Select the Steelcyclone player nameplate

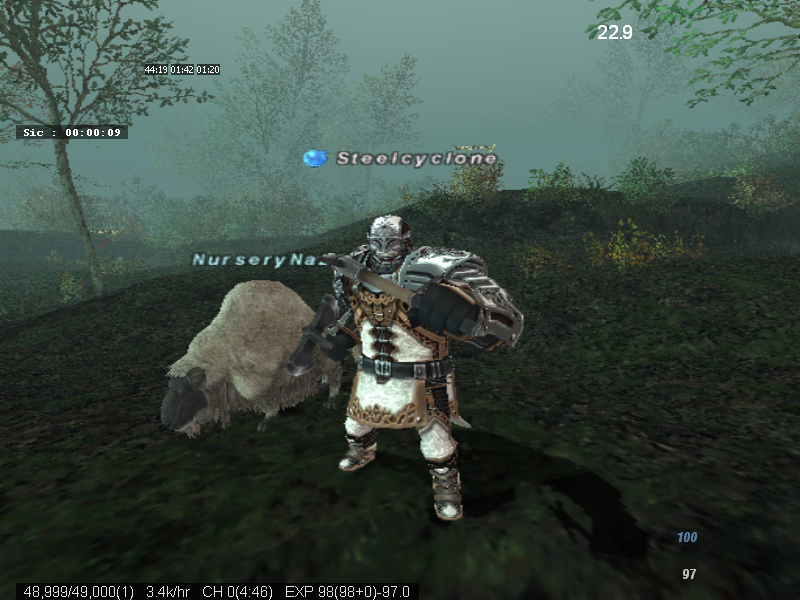[x=415, y=159]
